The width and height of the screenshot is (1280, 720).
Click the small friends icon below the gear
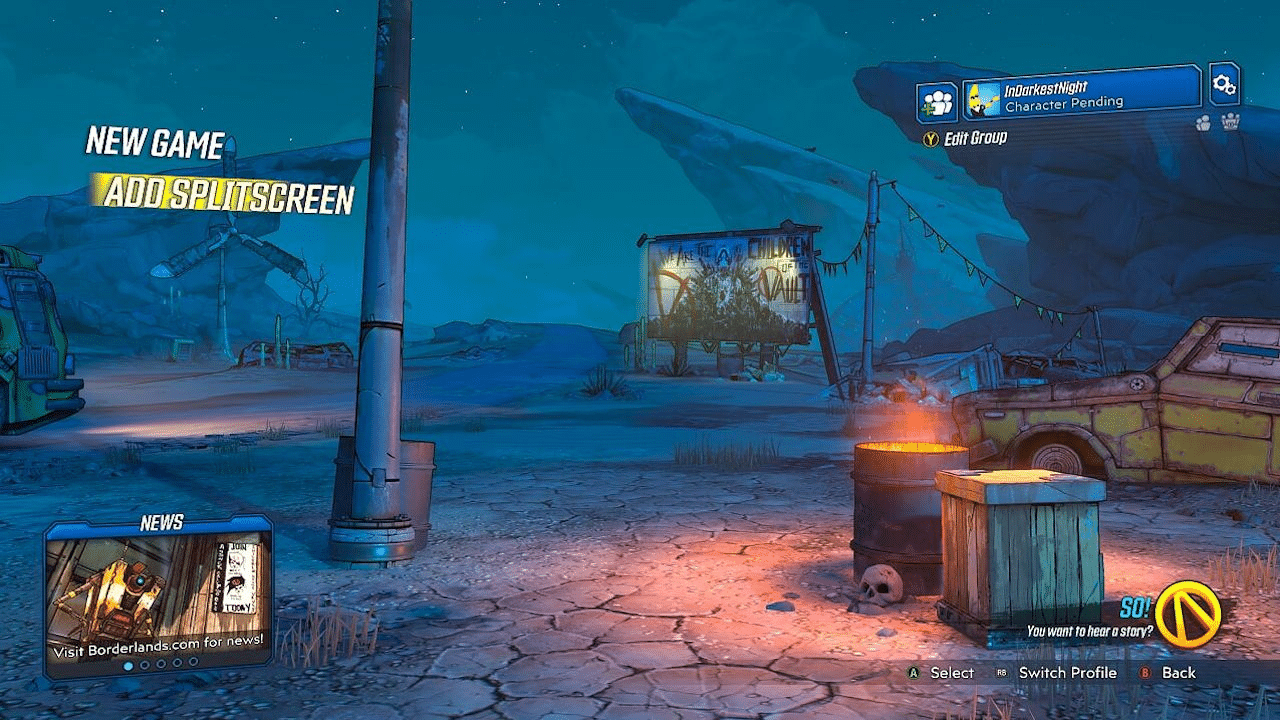[1203, 122]
